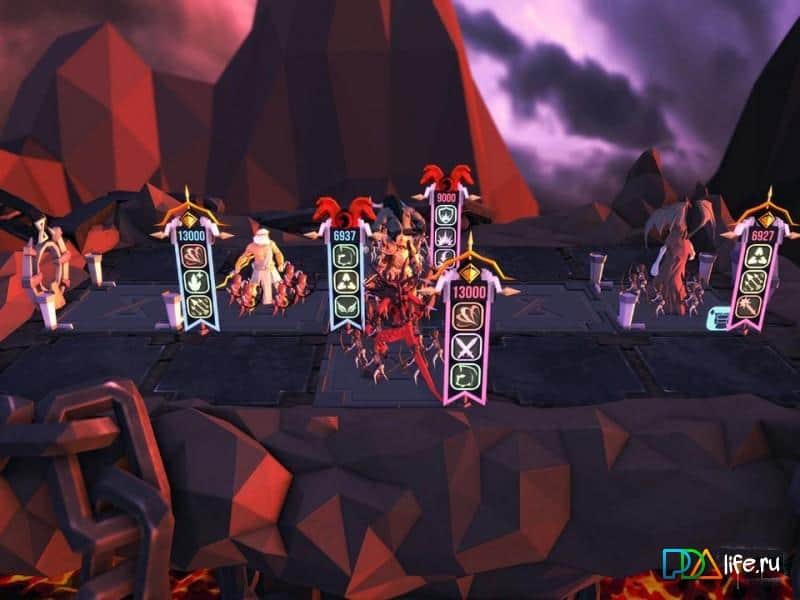Activate the triple arrows icon on 6927 banner
Viewport: 800px width, 600px height.
click(x=753, y=283)
